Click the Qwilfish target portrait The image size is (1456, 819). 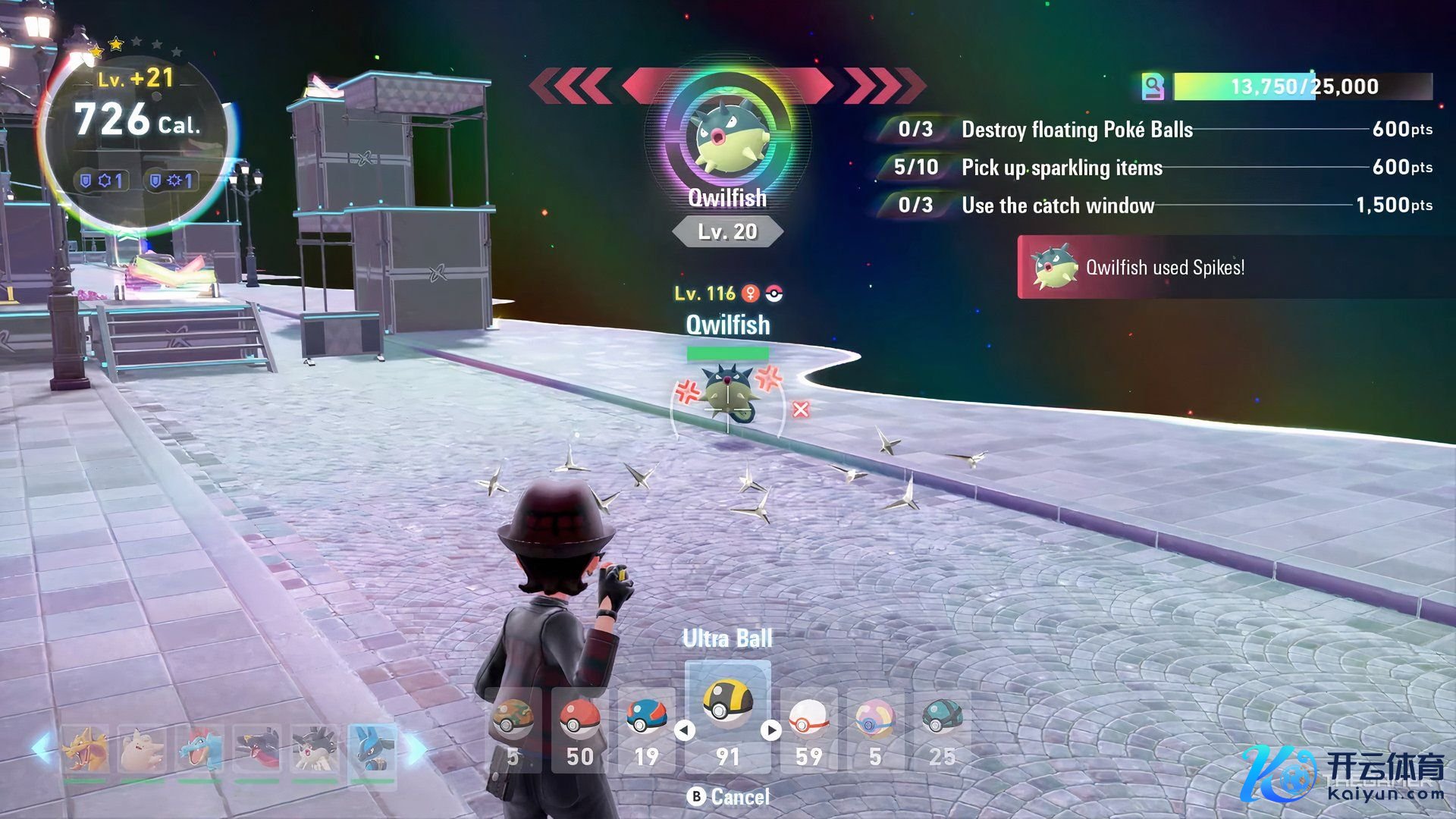click(727, 138)
